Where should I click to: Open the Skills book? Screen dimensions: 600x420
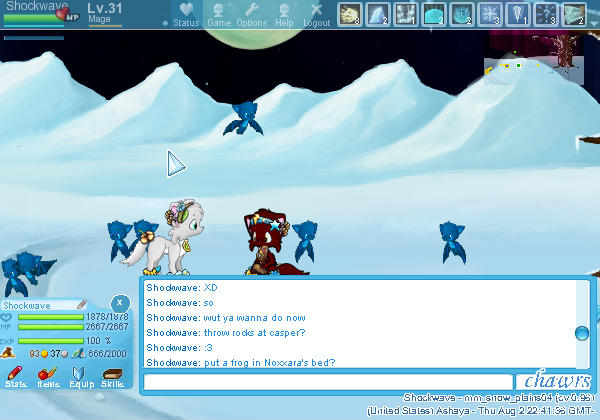pos(112,377)
